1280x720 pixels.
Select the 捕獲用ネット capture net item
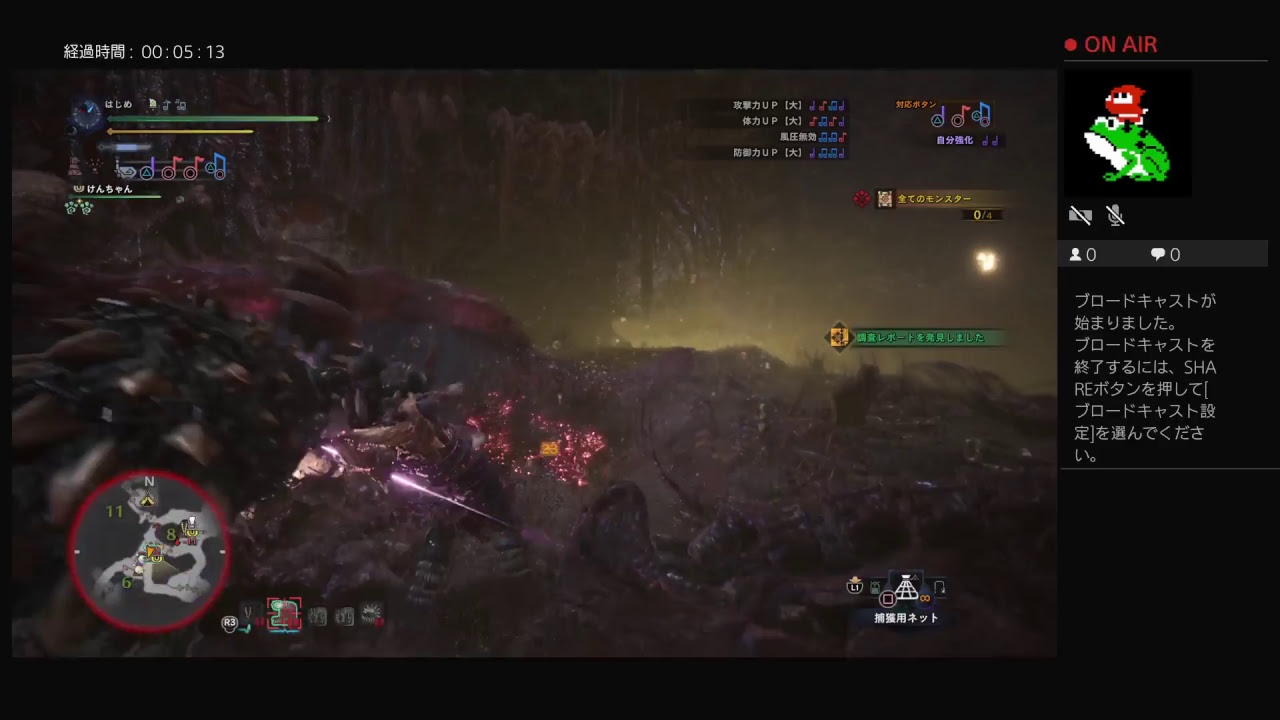tap(907, 590)
